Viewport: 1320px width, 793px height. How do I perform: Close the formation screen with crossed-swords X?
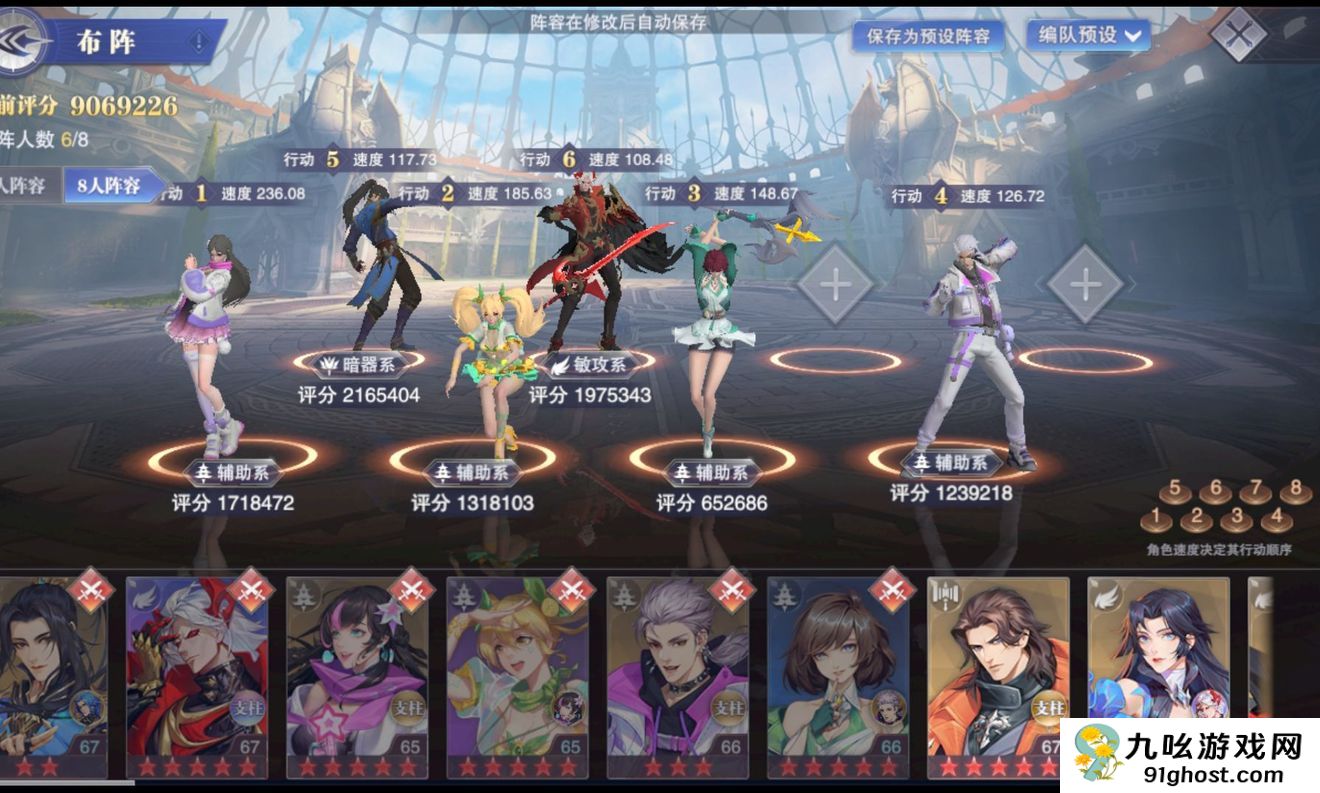[x=1238, y=34]
